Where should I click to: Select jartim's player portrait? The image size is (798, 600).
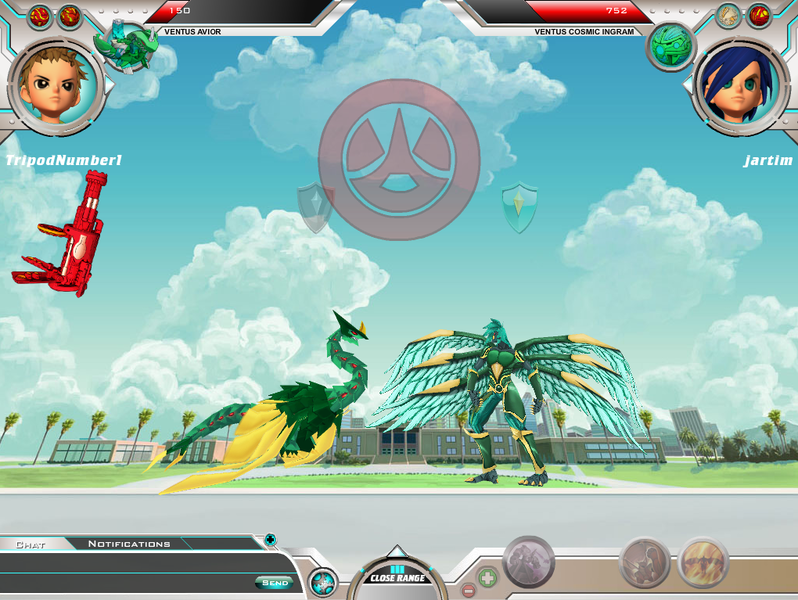[740, 85]
